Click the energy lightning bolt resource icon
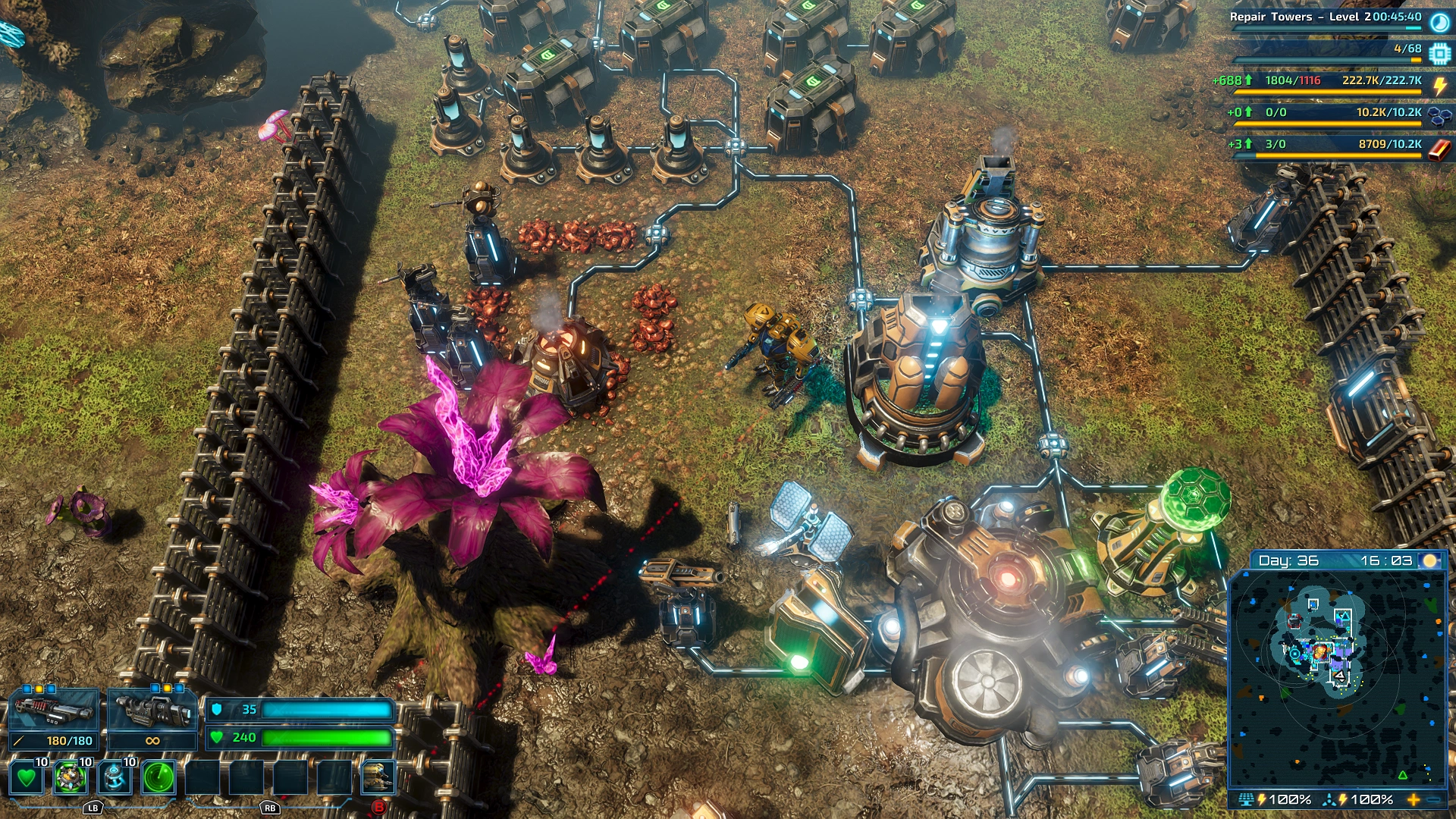 pos(1439,86)
